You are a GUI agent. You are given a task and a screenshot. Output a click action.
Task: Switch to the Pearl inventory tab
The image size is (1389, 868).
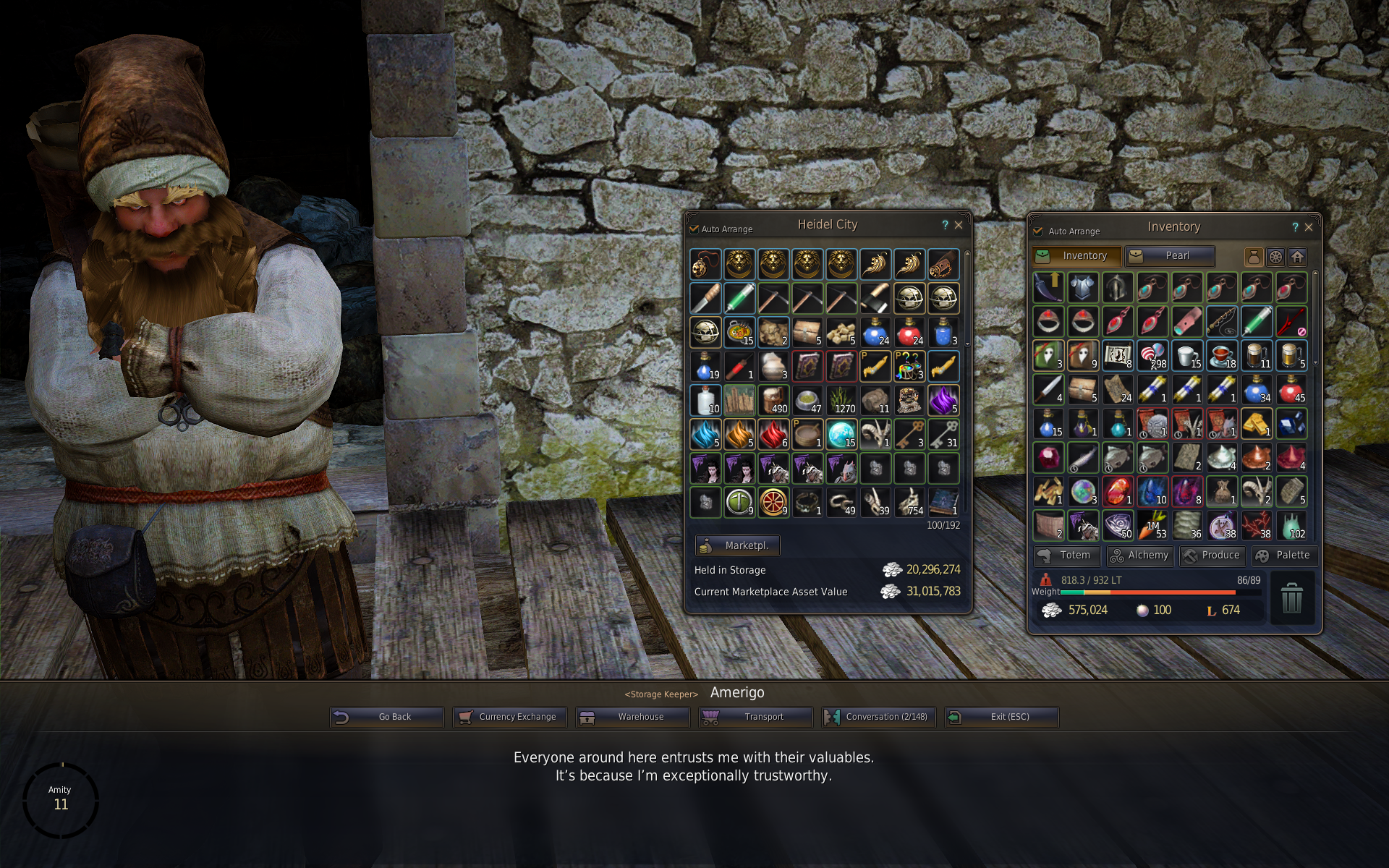(1170, 256)
